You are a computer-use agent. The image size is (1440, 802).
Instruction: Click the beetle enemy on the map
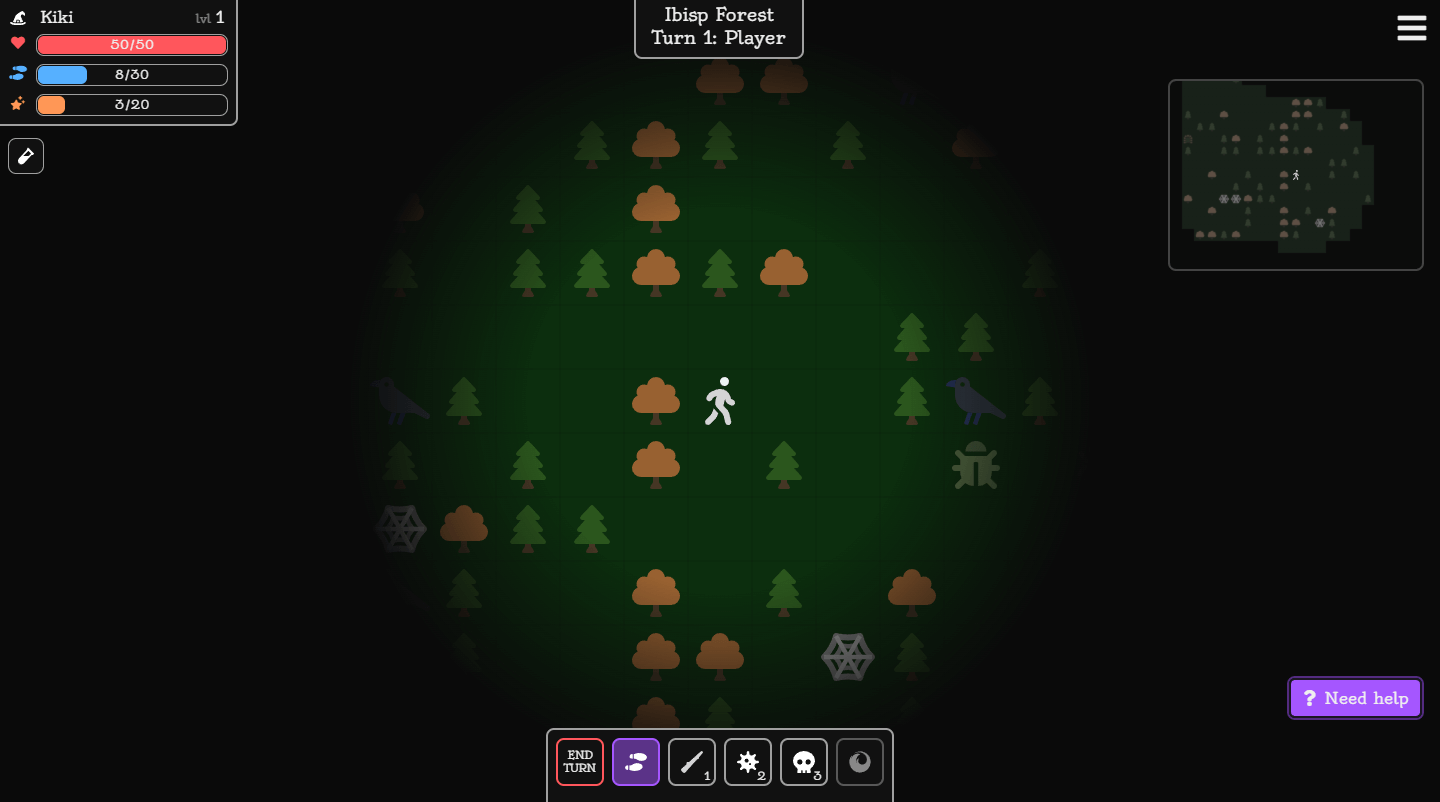(x=976, y=465)
